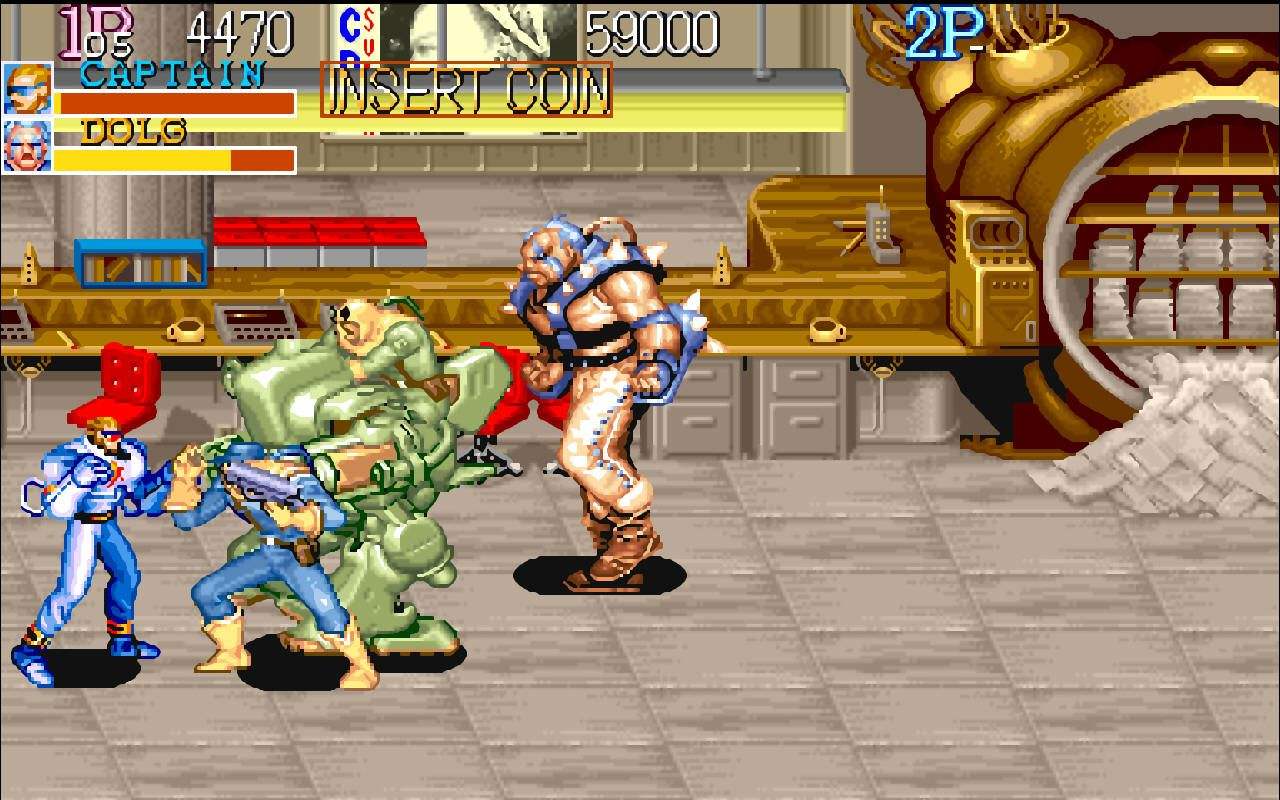Click the Captain player portrait
The height and width of the screenshot is (800, 1280).
pos(27,89)
